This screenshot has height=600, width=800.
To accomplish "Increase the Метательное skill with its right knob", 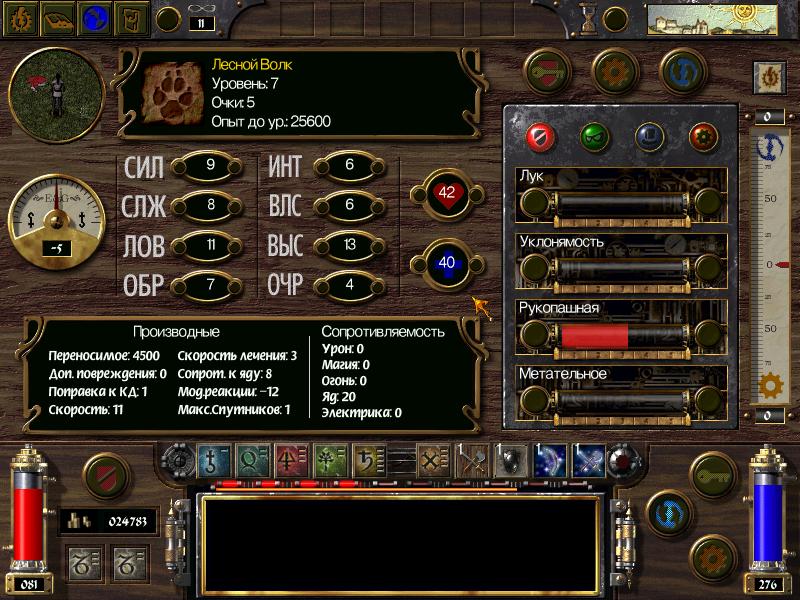I will [x=709, y=401].
